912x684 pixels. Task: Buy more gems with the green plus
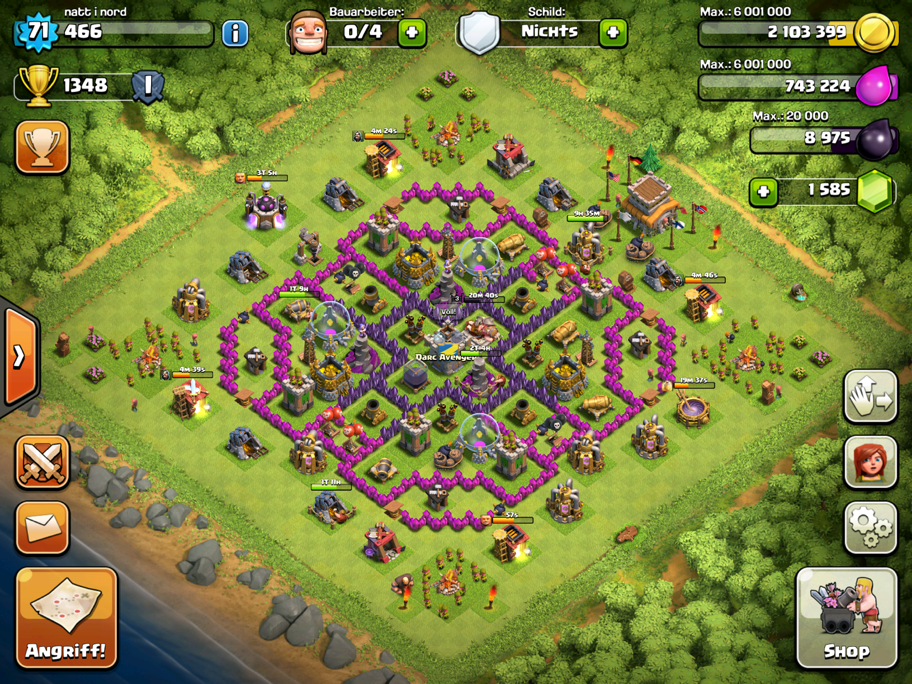tap(764, 191)
